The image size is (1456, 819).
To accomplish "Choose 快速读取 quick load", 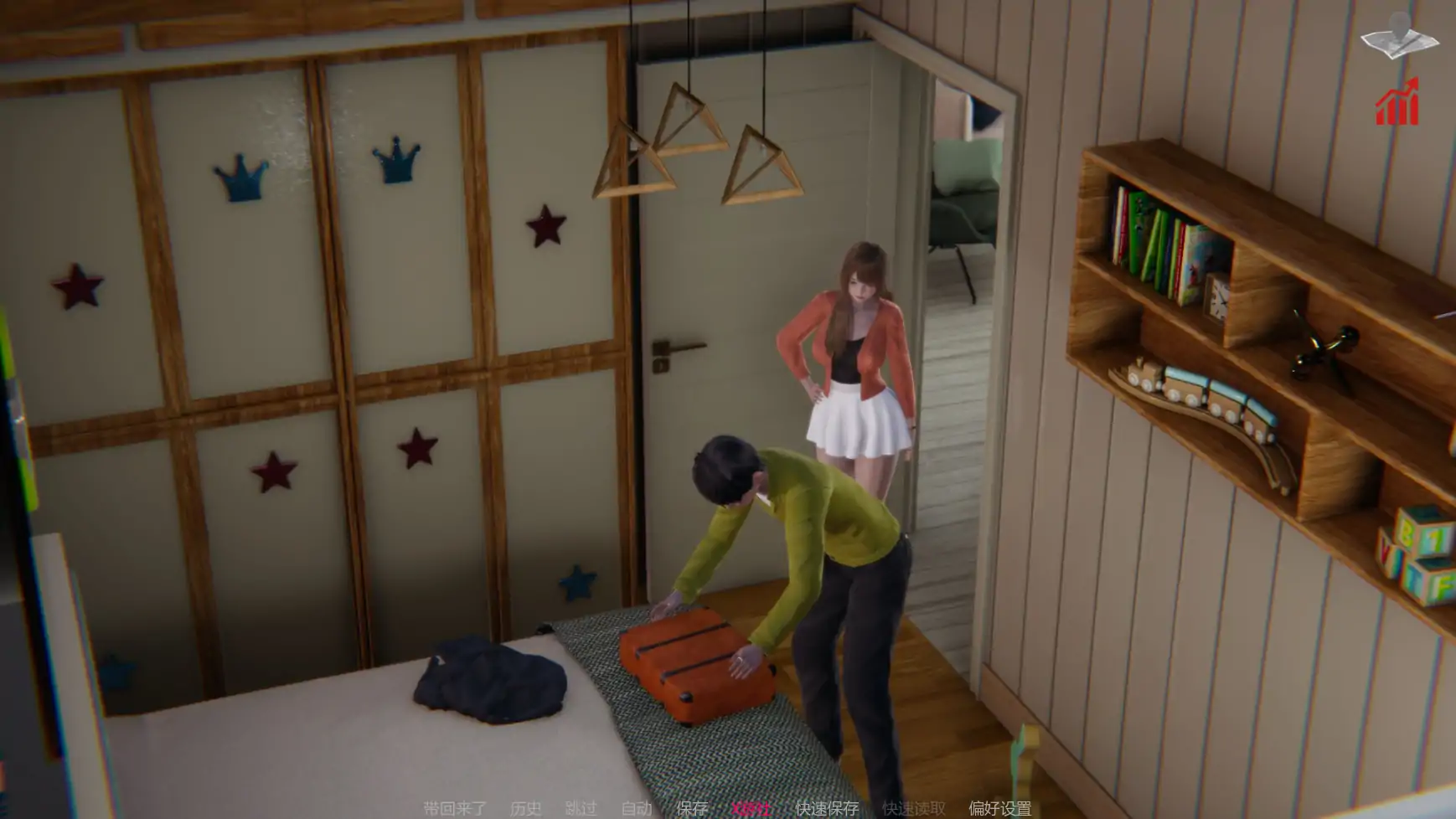I will tap(913, 808).
